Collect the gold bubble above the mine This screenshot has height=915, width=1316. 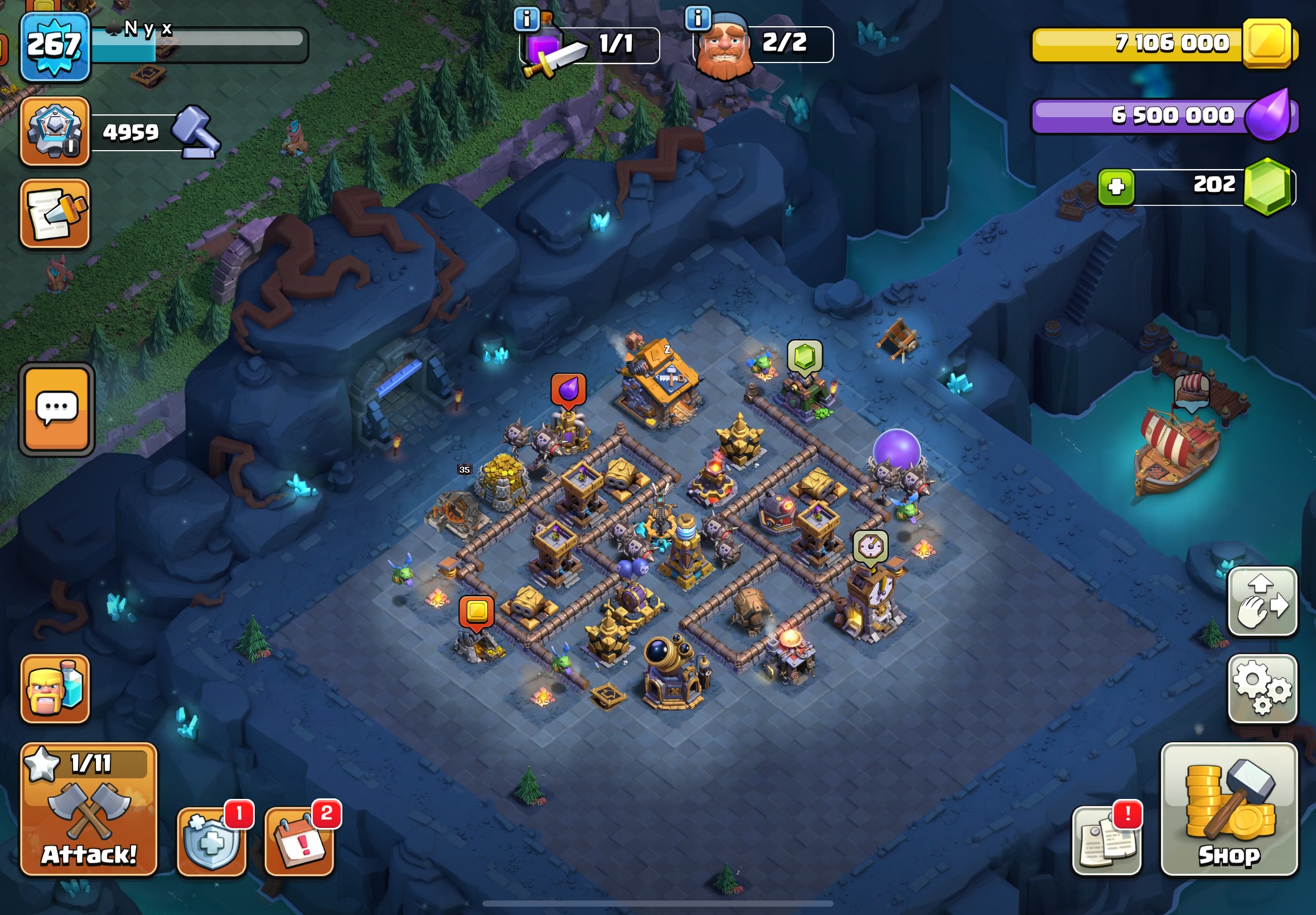coord(477,611)
